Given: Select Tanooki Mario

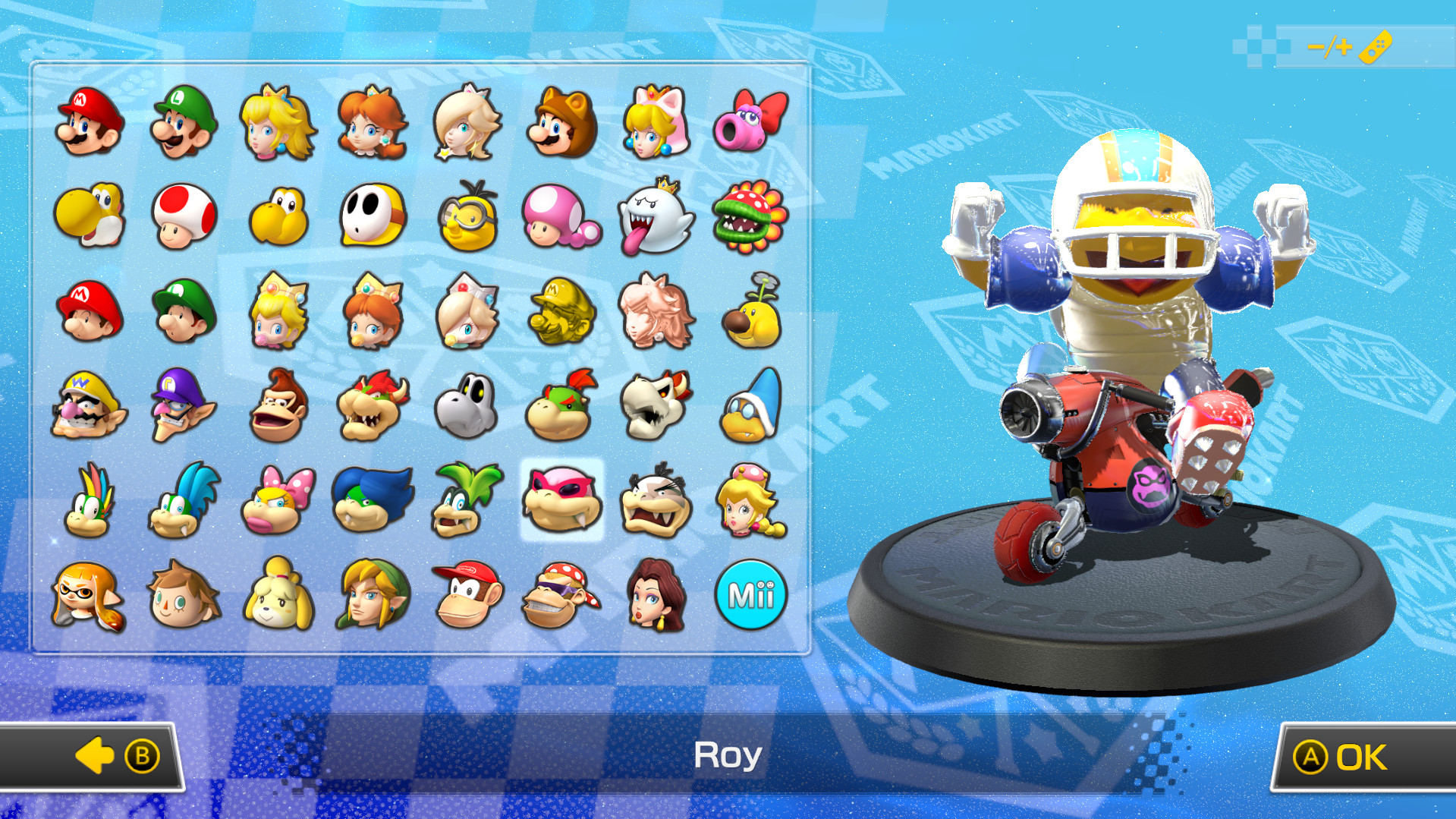Looking at the screenshot, I should pos(561,125).
